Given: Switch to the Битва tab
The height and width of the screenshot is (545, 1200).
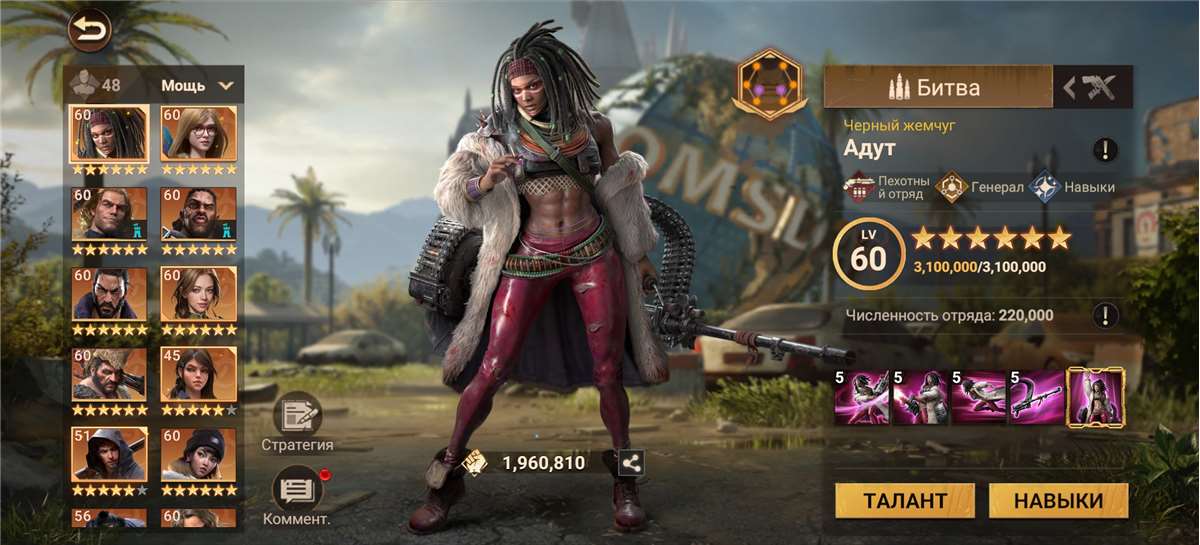Looking at the screenshot, I should (937, 87).
